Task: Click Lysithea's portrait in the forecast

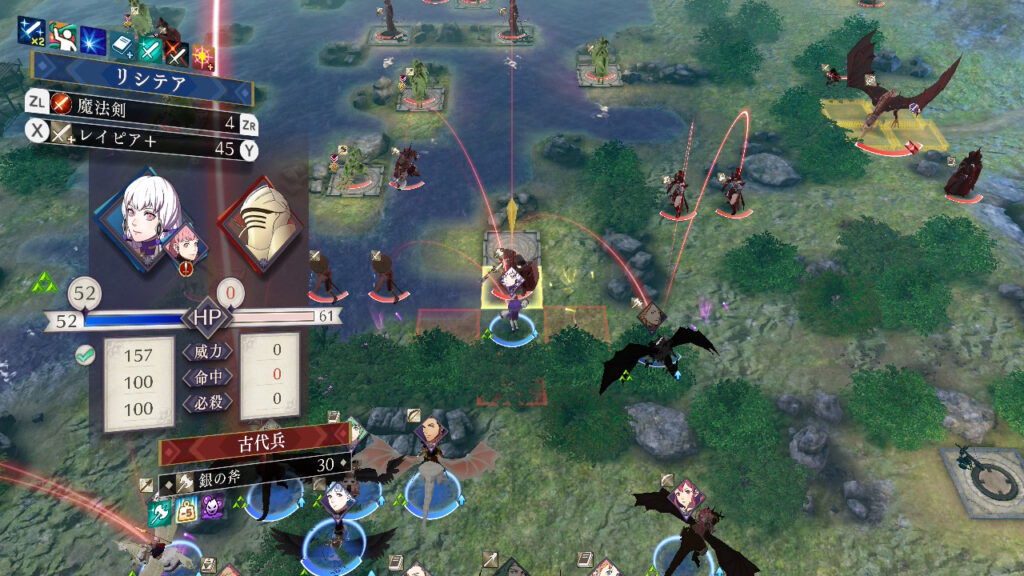Action: coord(150,213)
